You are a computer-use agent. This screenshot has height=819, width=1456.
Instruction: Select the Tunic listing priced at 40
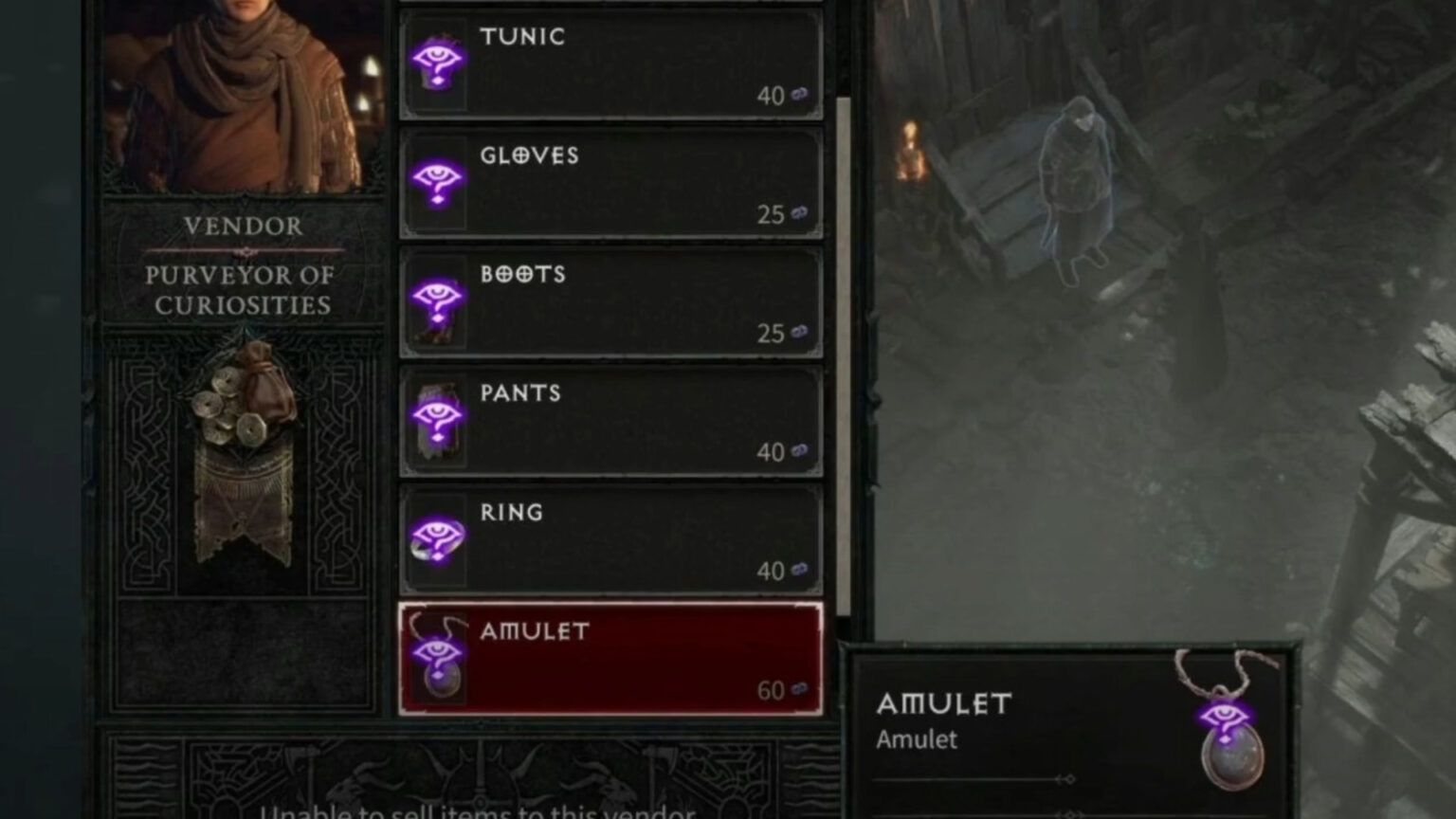pos(611,64)
